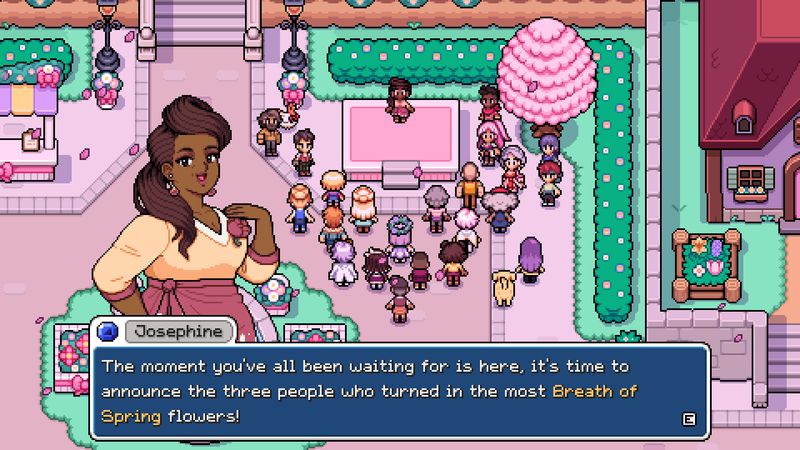Advance Josephine's dialogue text box
800x450 pixels.
pyautogui.click(x=687, y=419)
